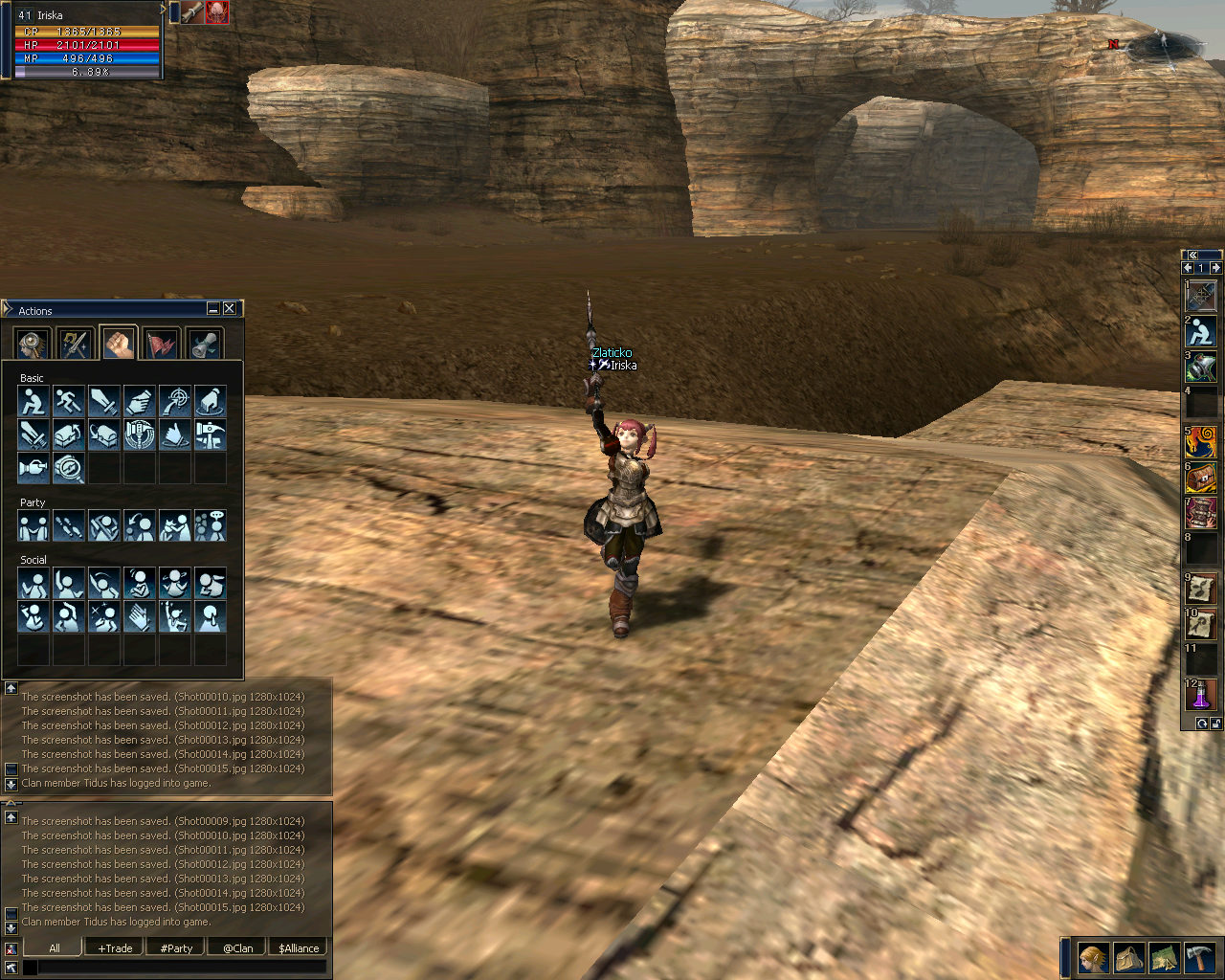Screen dimensions: 1225x980
Task: Open the crossed weapons tab in Actions
Action: click(75, 344)
